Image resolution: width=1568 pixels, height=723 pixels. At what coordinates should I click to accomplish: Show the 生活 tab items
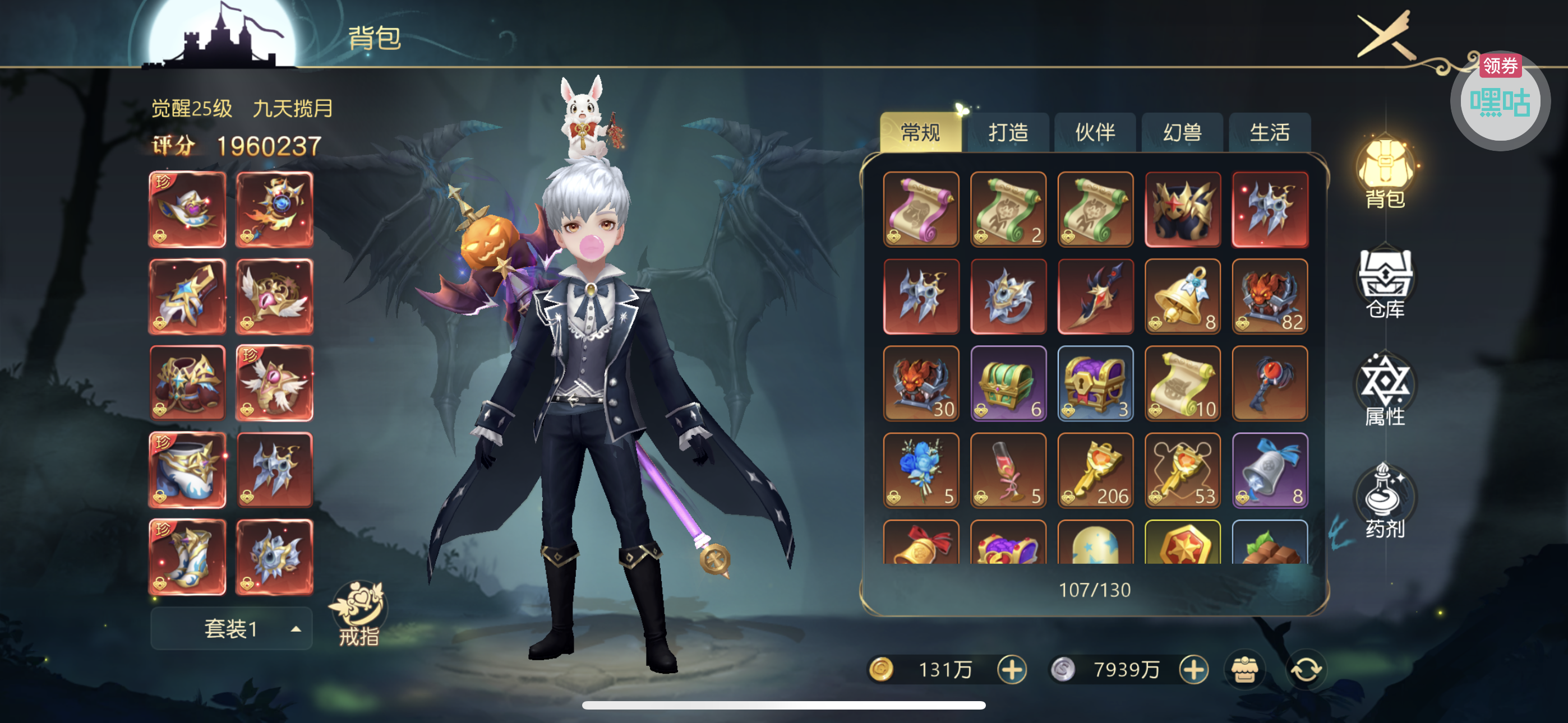(1269, 132)
